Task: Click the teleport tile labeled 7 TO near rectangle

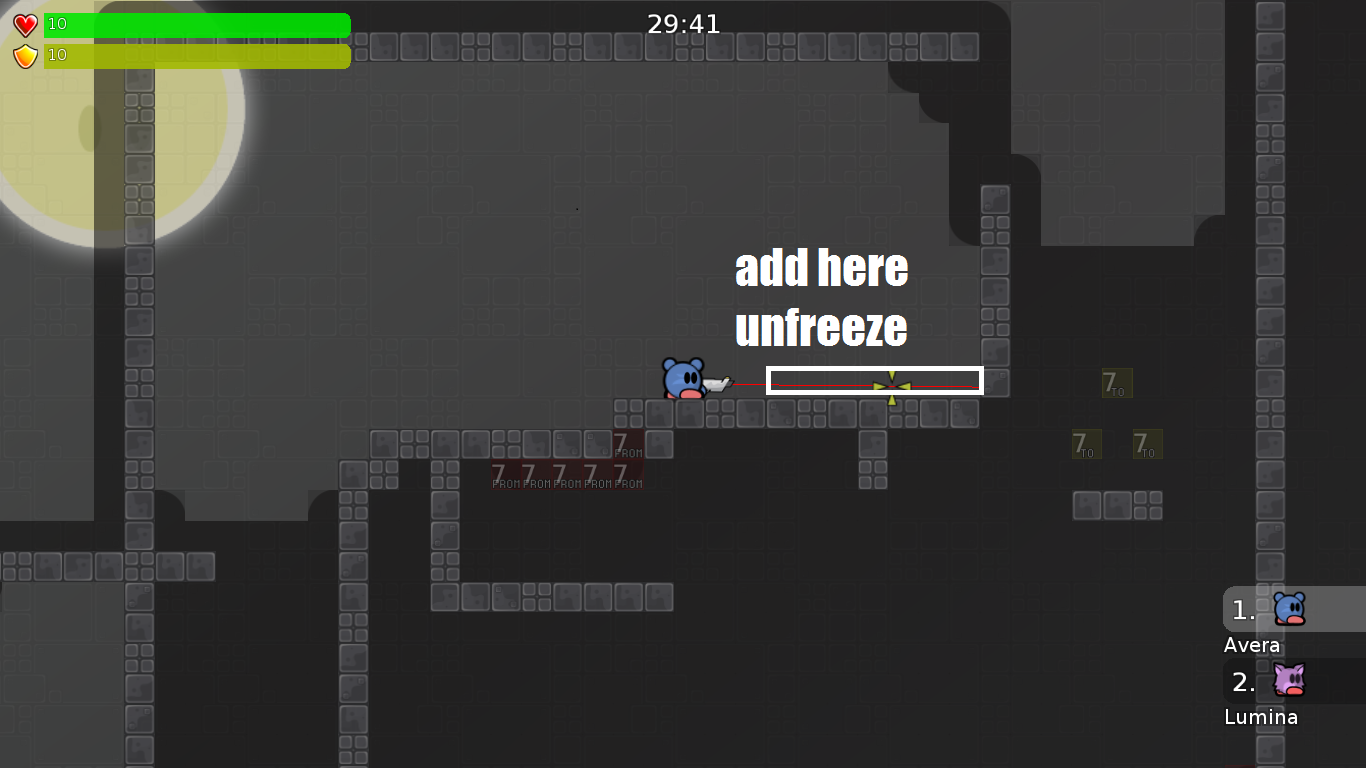Action: tap(1115, 383)
